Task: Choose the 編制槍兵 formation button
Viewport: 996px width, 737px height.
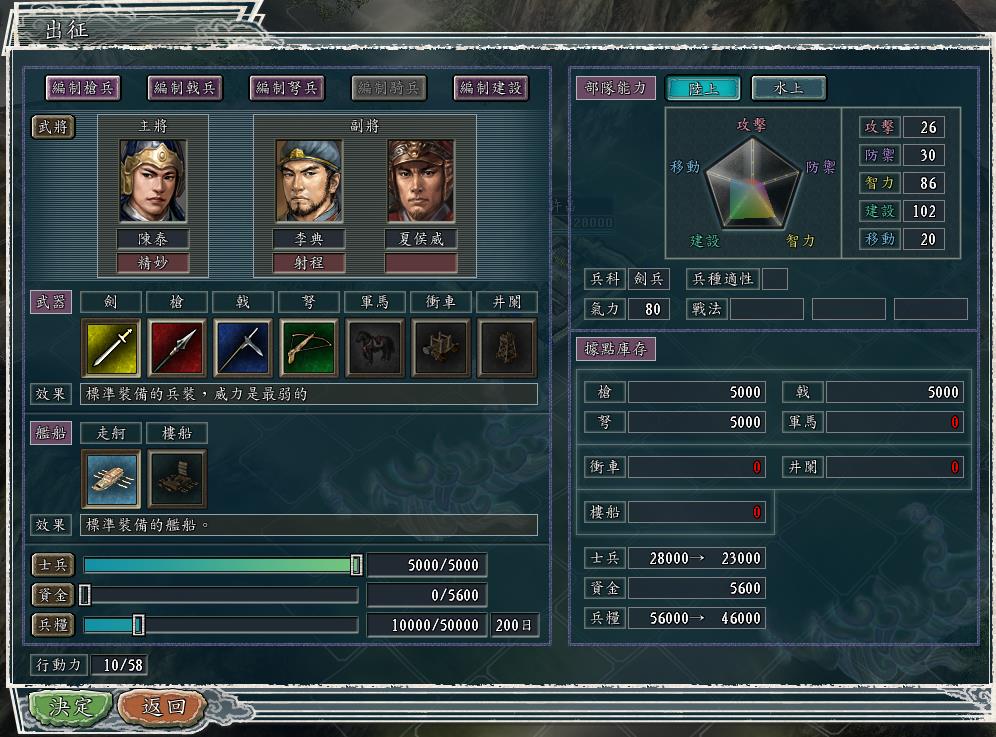Action: coord(83,88)
